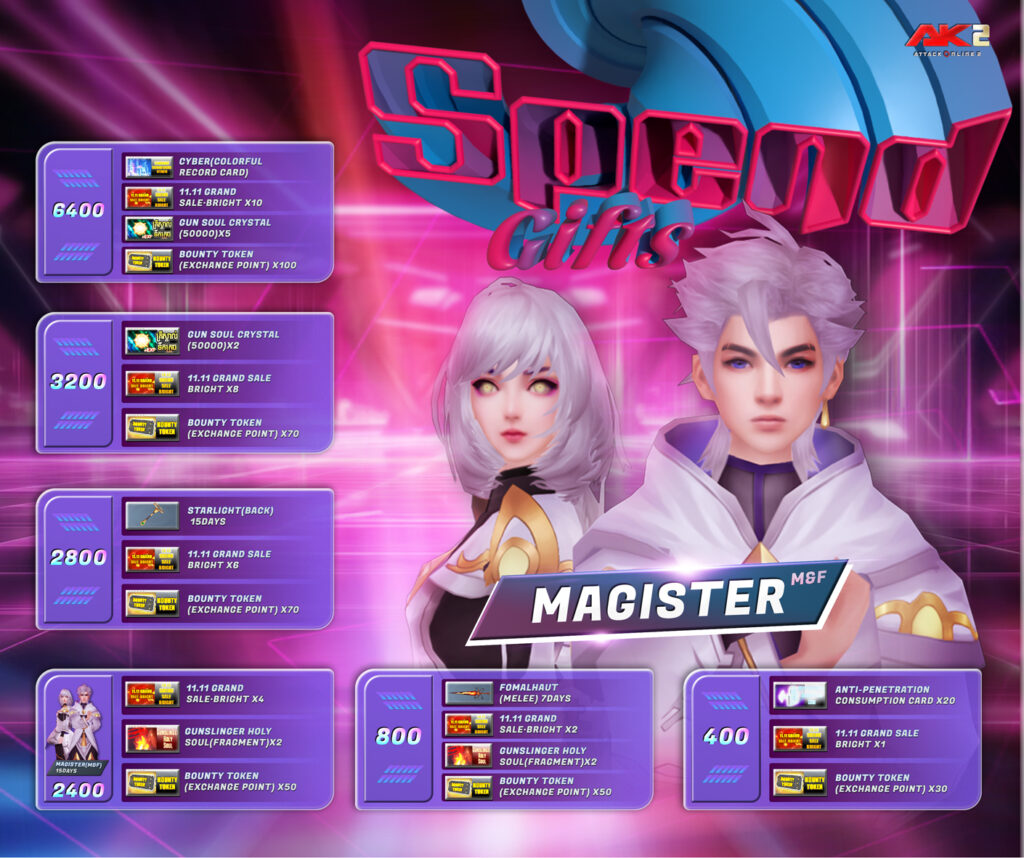Select the 400 spend tier panel
Viewport: 1024px width, 858px height.
click(726, 737)
